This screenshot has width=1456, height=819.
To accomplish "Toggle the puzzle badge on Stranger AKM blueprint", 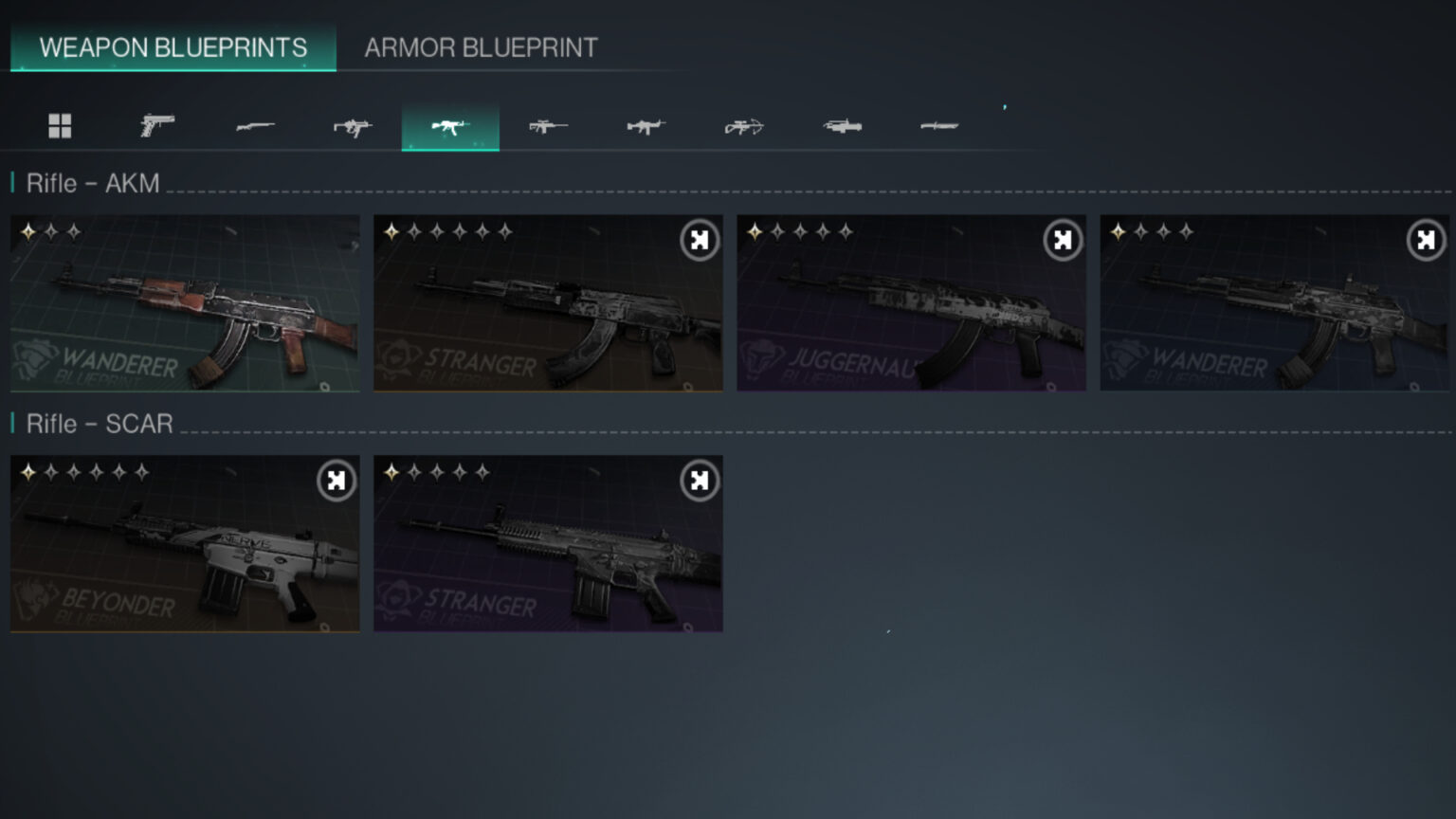I will tap(698, 240).
